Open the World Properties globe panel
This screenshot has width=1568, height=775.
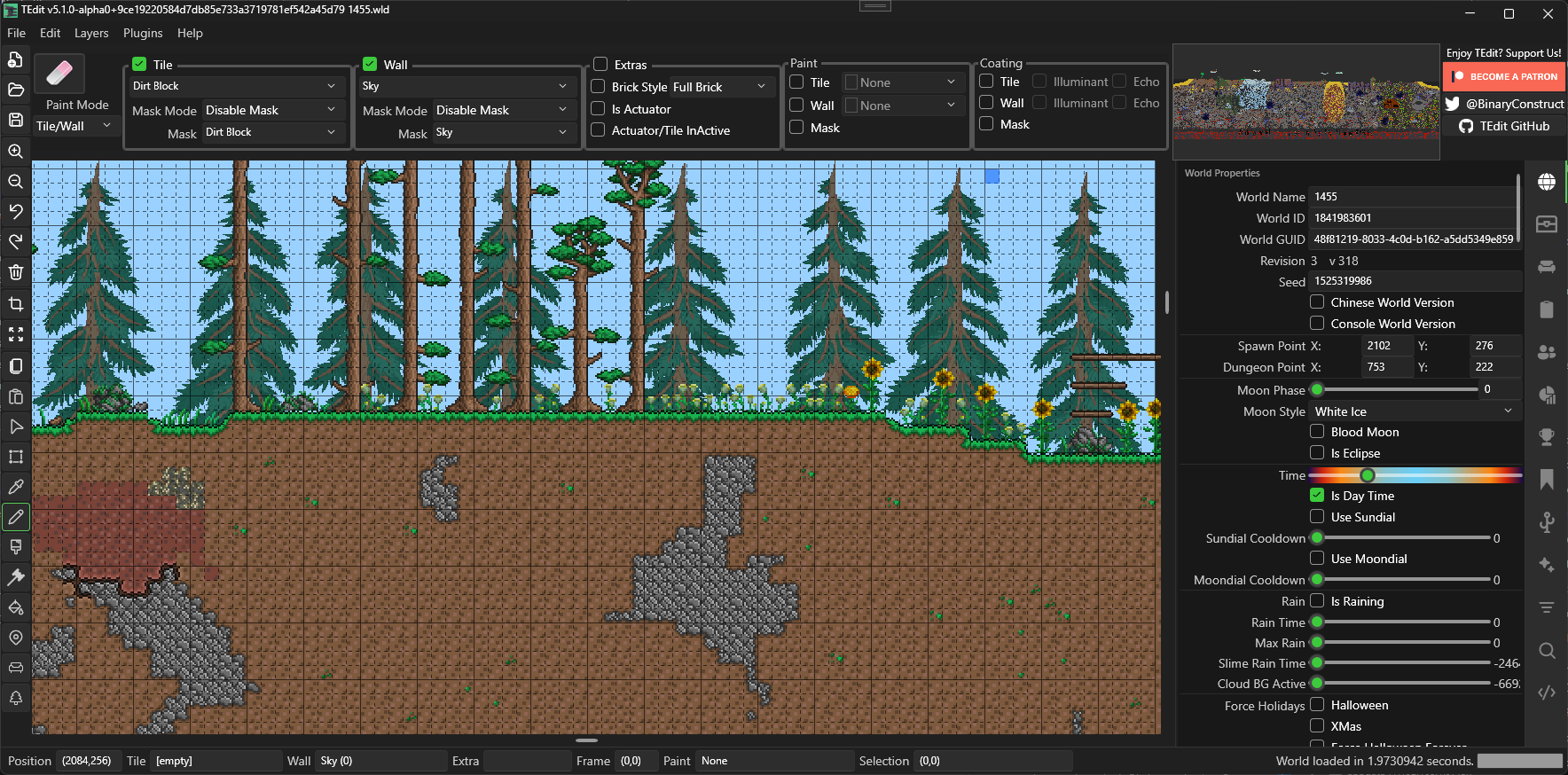[1546, 182]
